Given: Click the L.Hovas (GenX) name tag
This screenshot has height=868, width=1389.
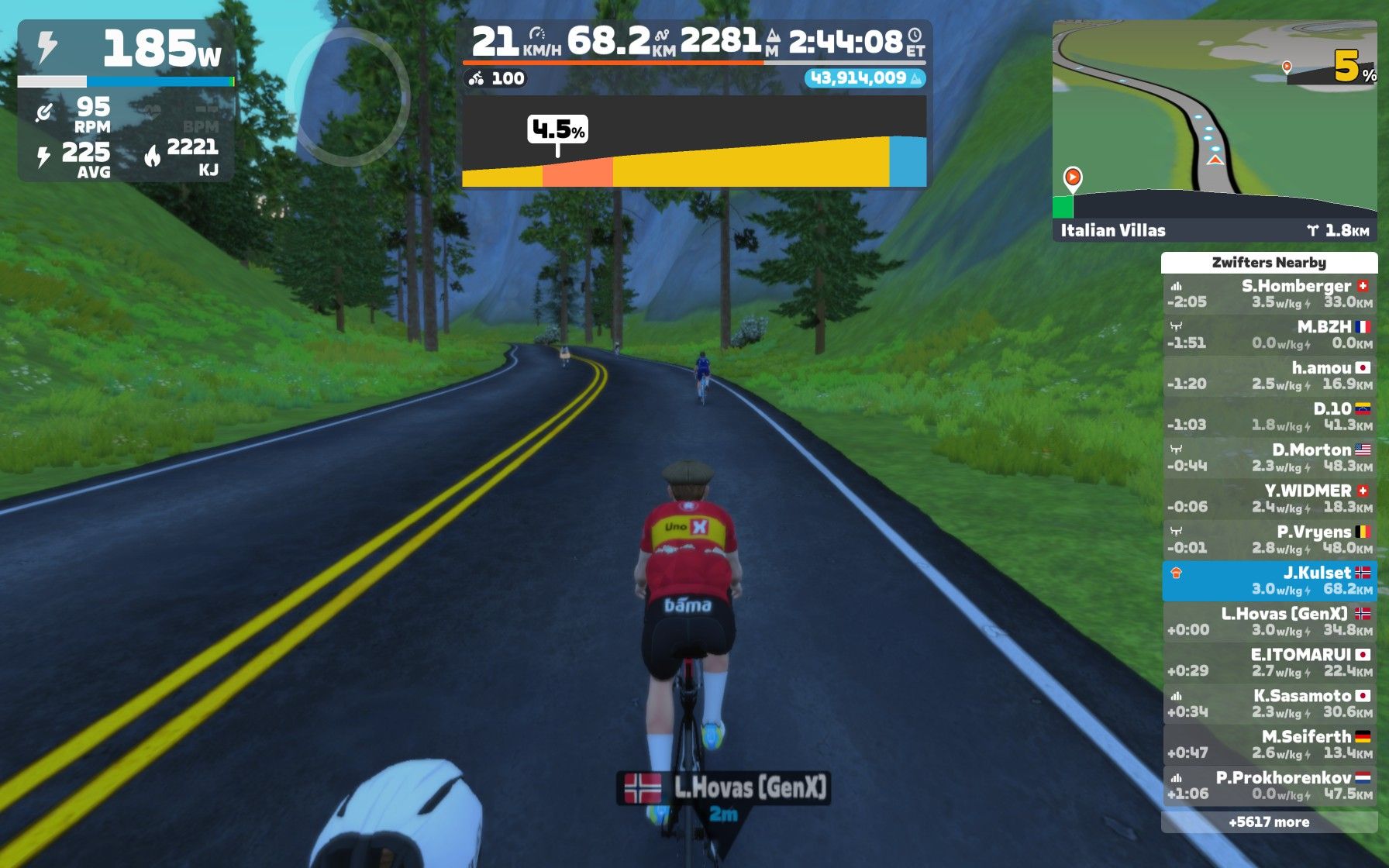Looking at the screenshot, I should [724, 788].
